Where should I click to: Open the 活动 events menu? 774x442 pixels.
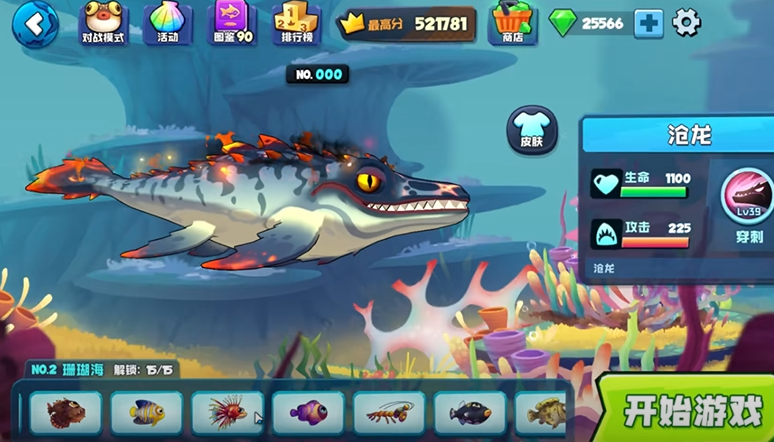[x=167, y=22]
